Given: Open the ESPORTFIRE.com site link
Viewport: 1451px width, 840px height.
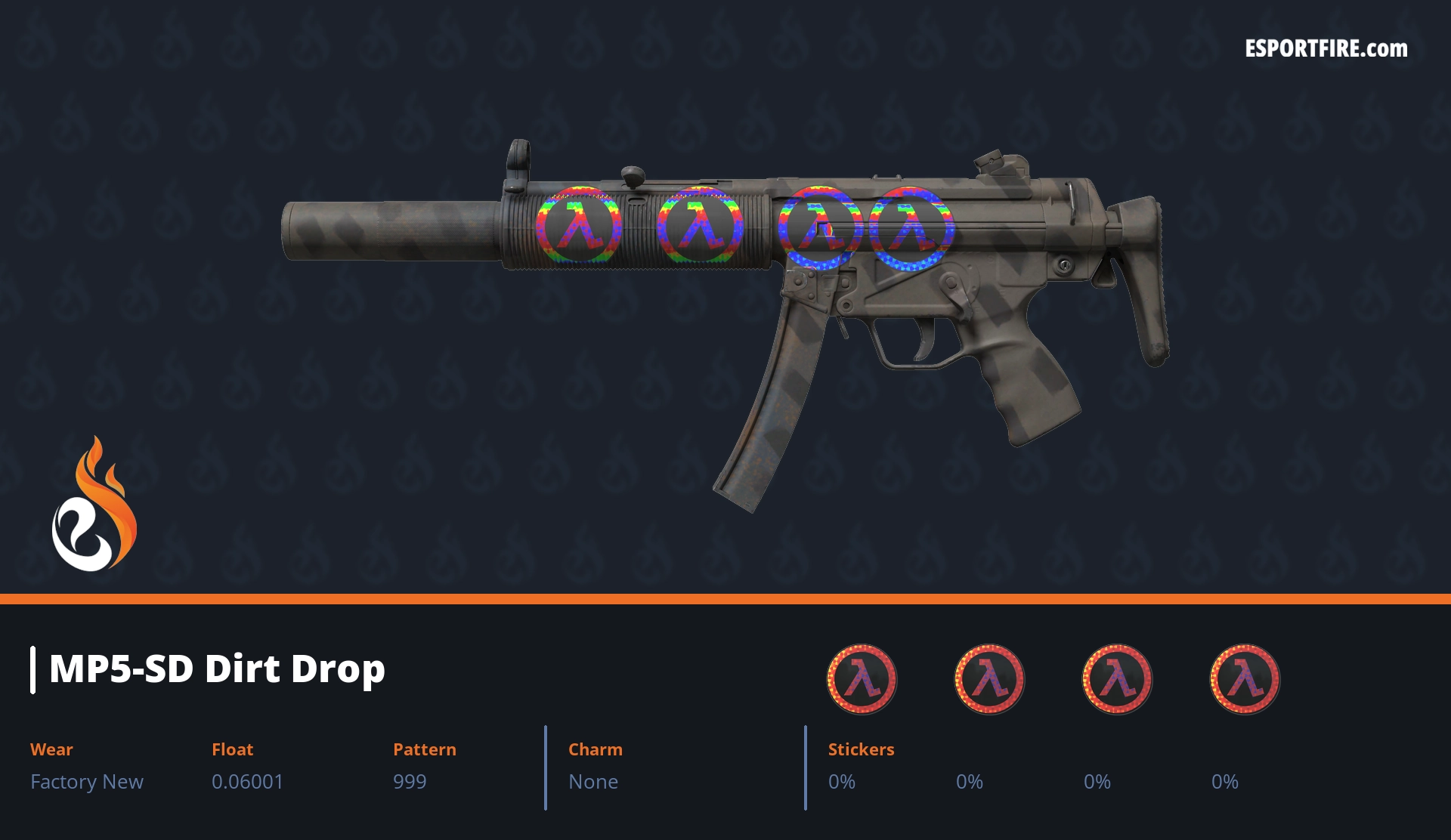Looking at the screenshot, I should click(x=1326, y=49).
